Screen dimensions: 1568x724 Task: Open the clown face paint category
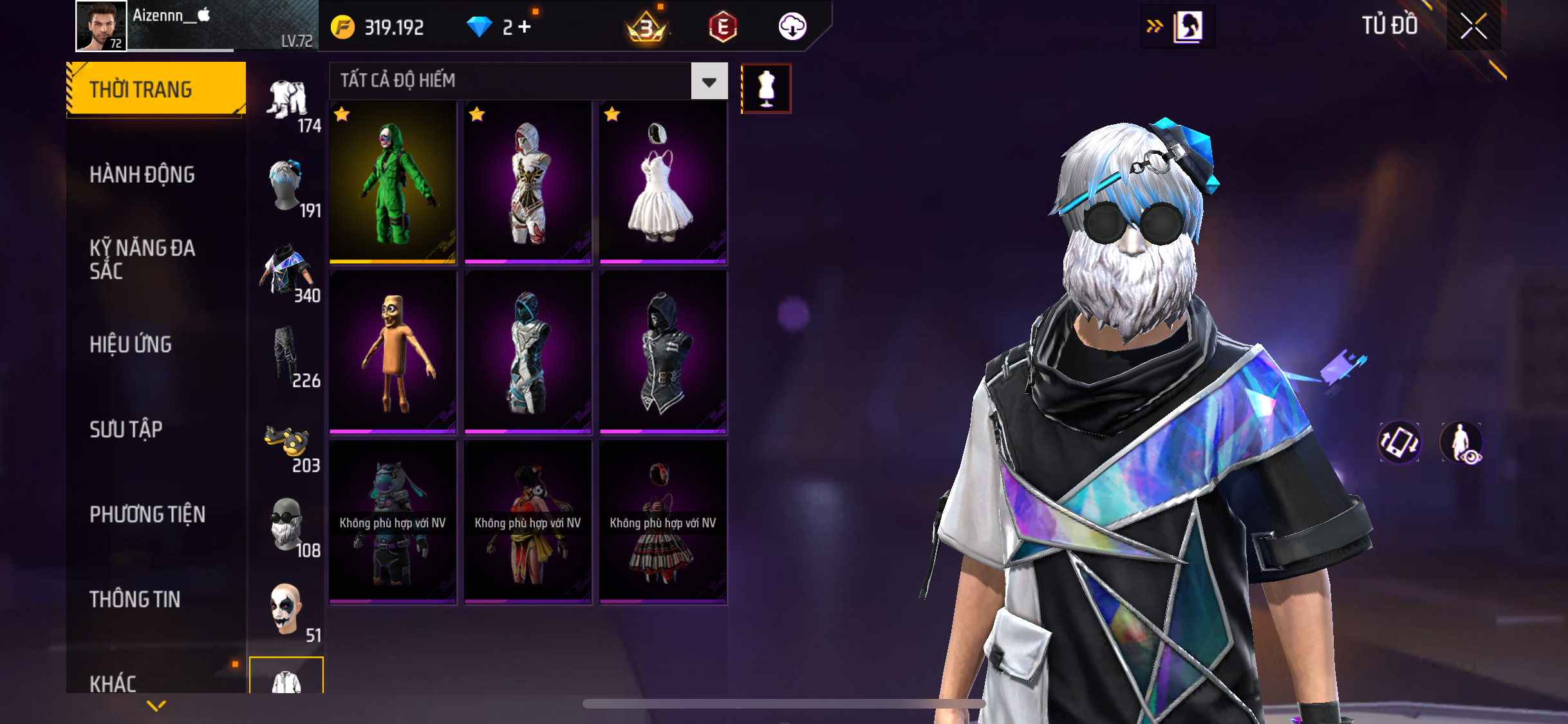tap(286, 609)
